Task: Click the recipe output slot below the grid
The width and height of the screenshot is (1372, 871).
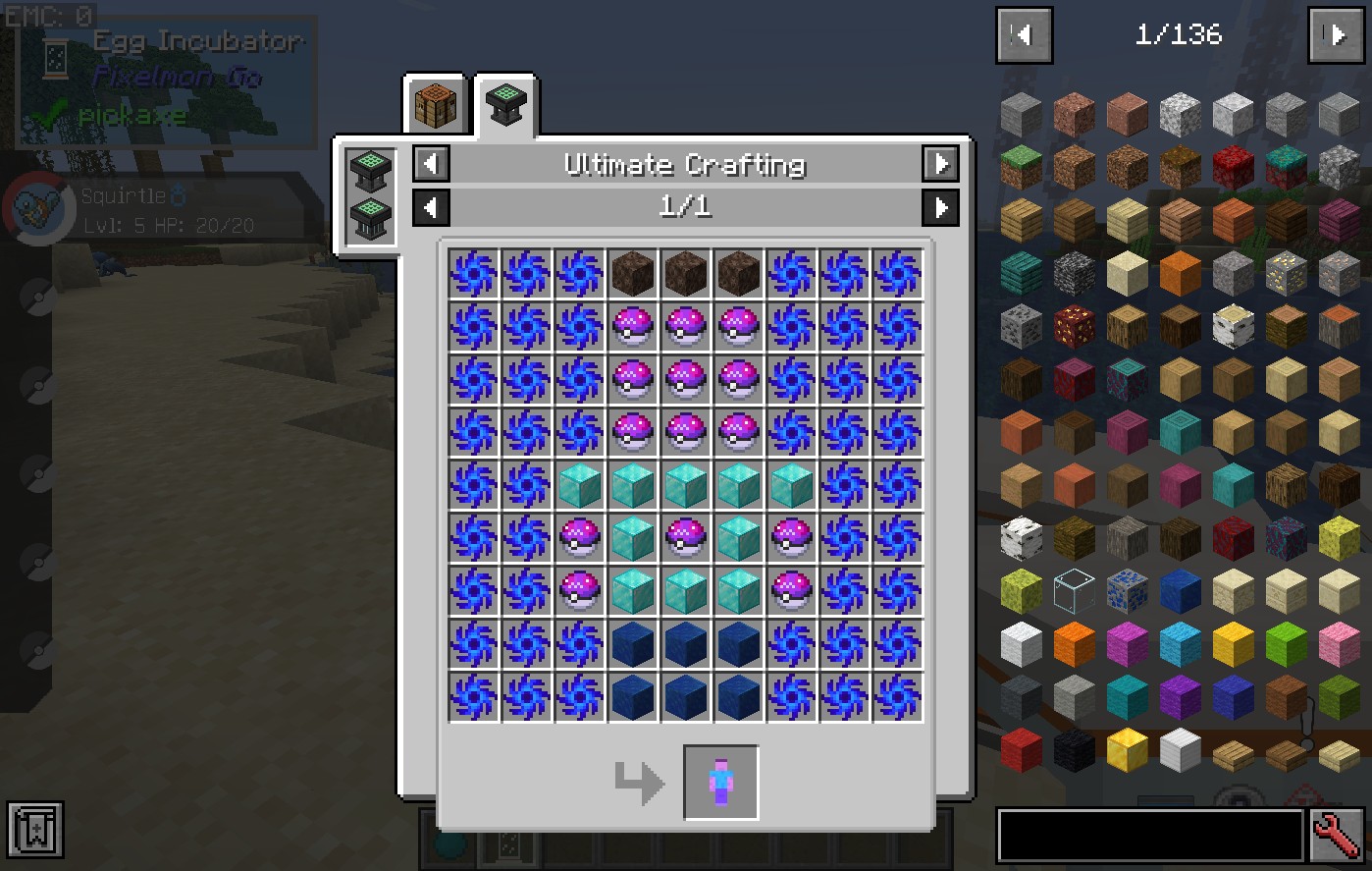Action: coord(720,782)
